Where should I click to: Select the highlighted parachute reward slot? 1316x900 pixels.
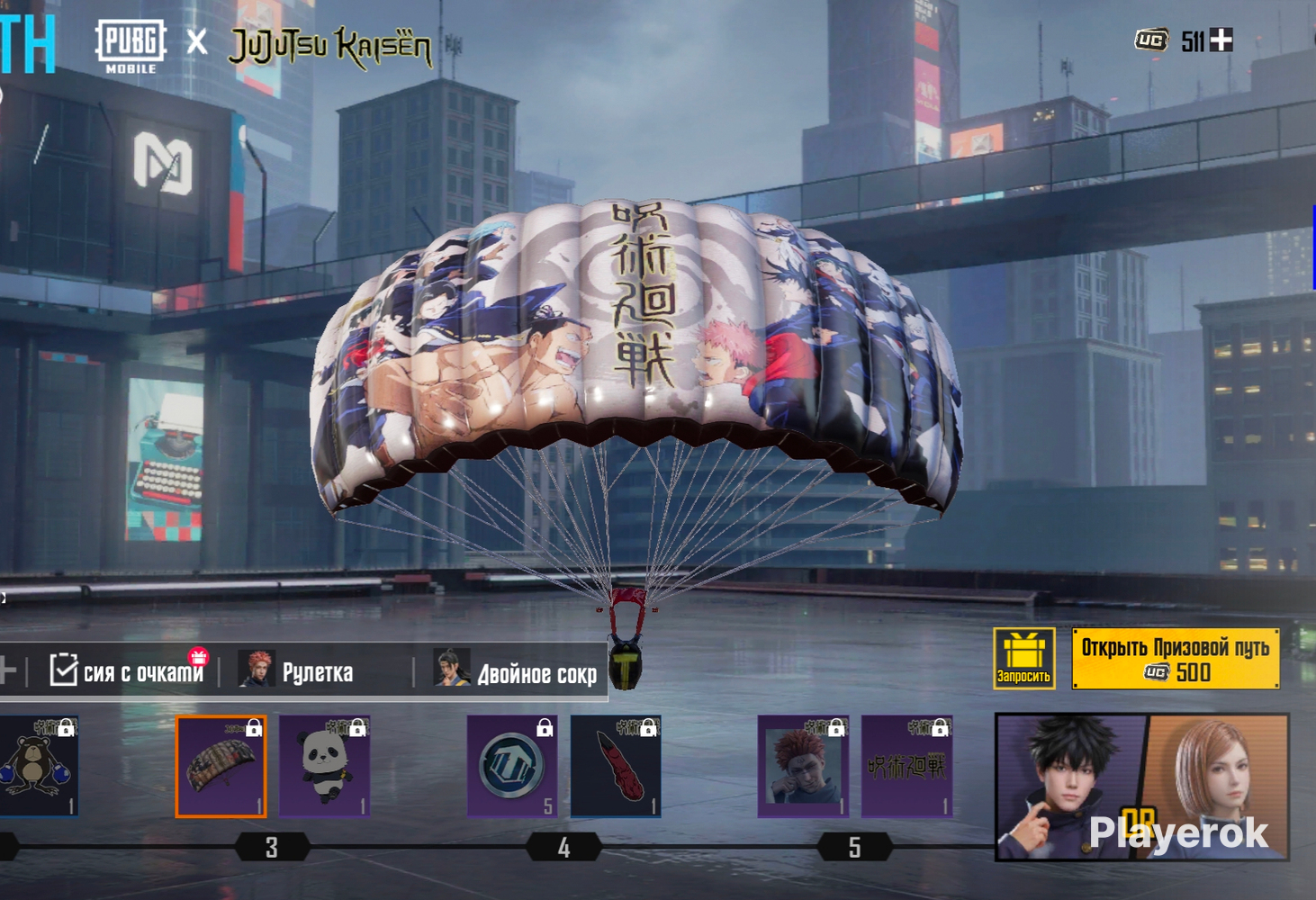(221, 767)
